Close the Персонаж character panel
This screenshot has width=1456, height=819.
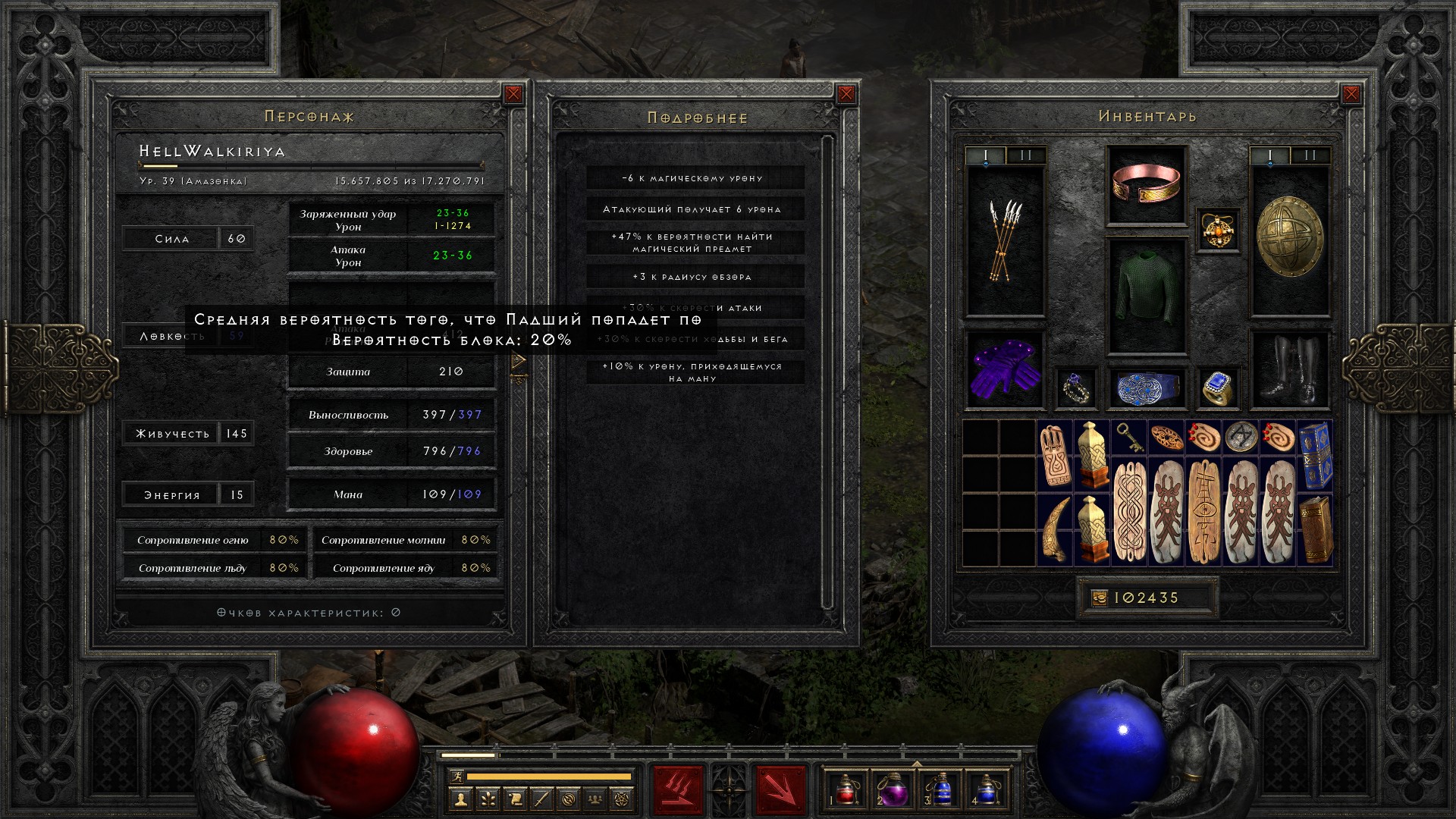(x=513, y=94)
